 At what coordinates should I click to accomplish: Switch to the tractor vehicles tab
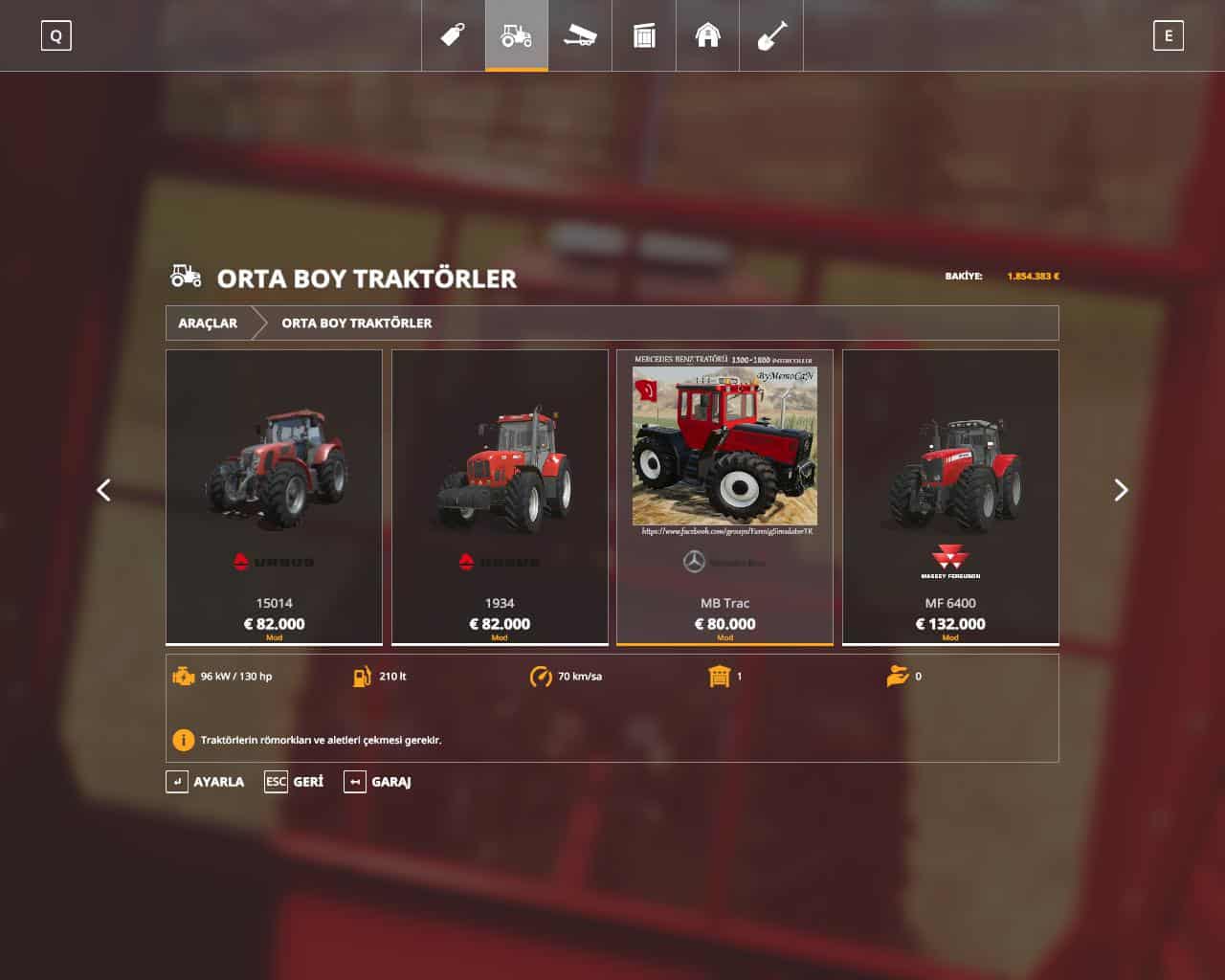coord(517,35)
